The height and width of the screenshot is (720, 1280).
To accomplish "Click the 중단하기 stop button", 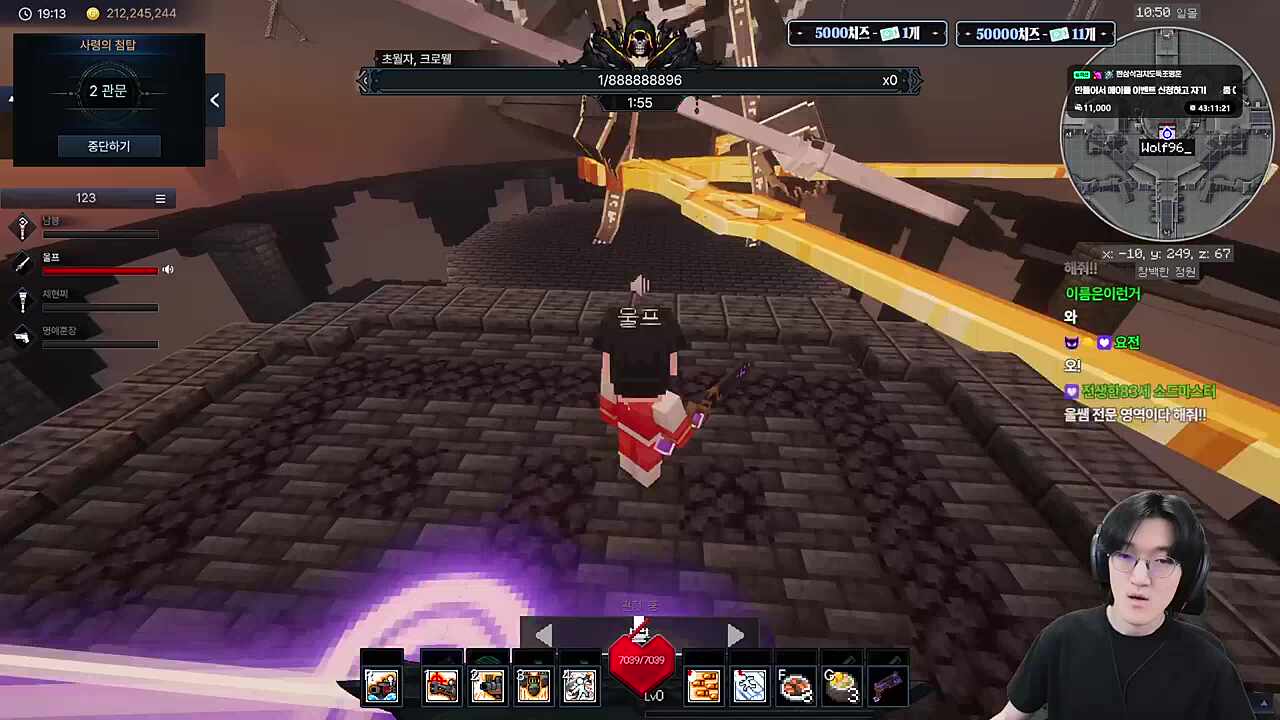I will (x=108, y=146).
